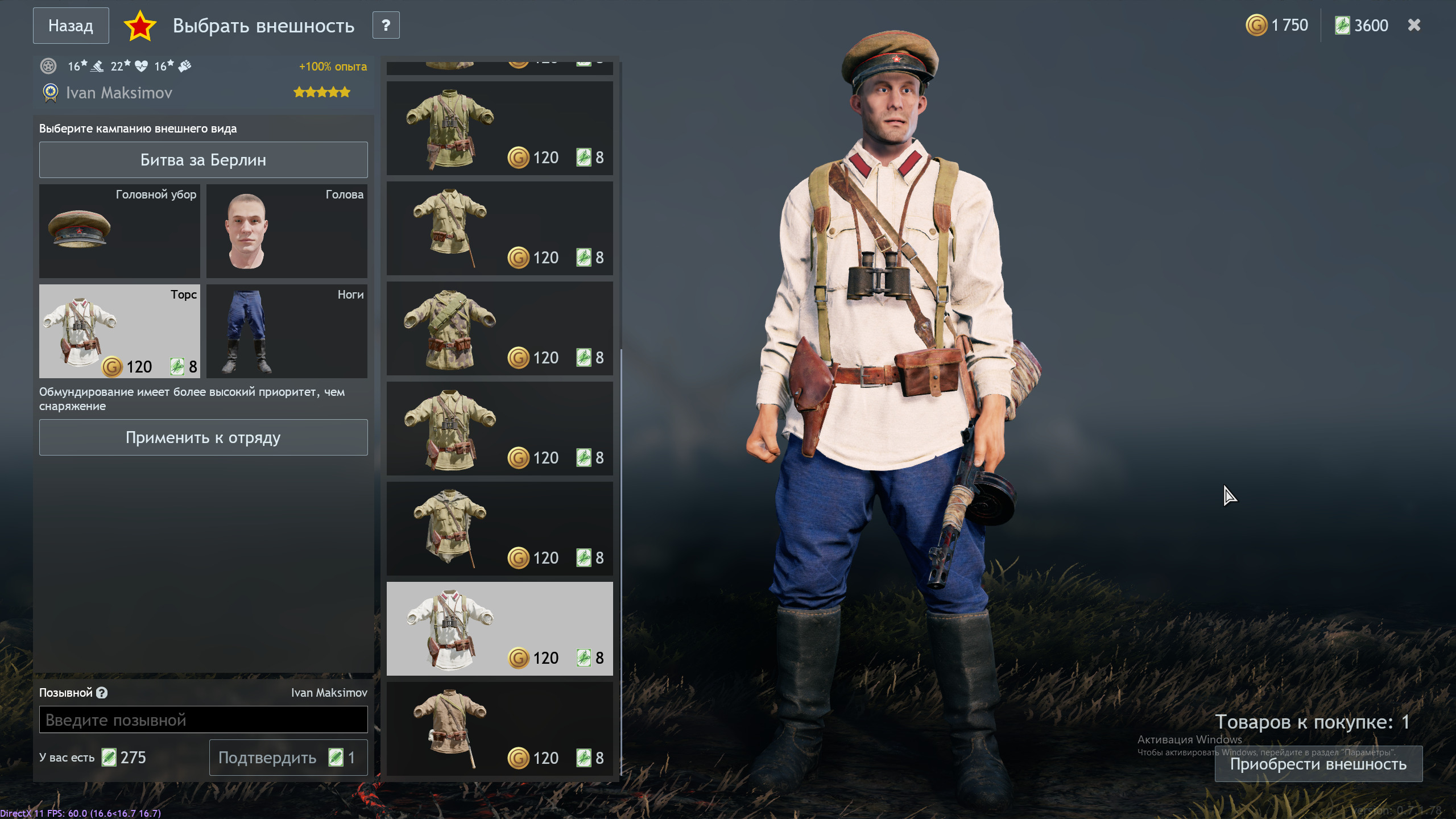Open the question mark help button
This screenshot has width=1456, height=819.
386,26
